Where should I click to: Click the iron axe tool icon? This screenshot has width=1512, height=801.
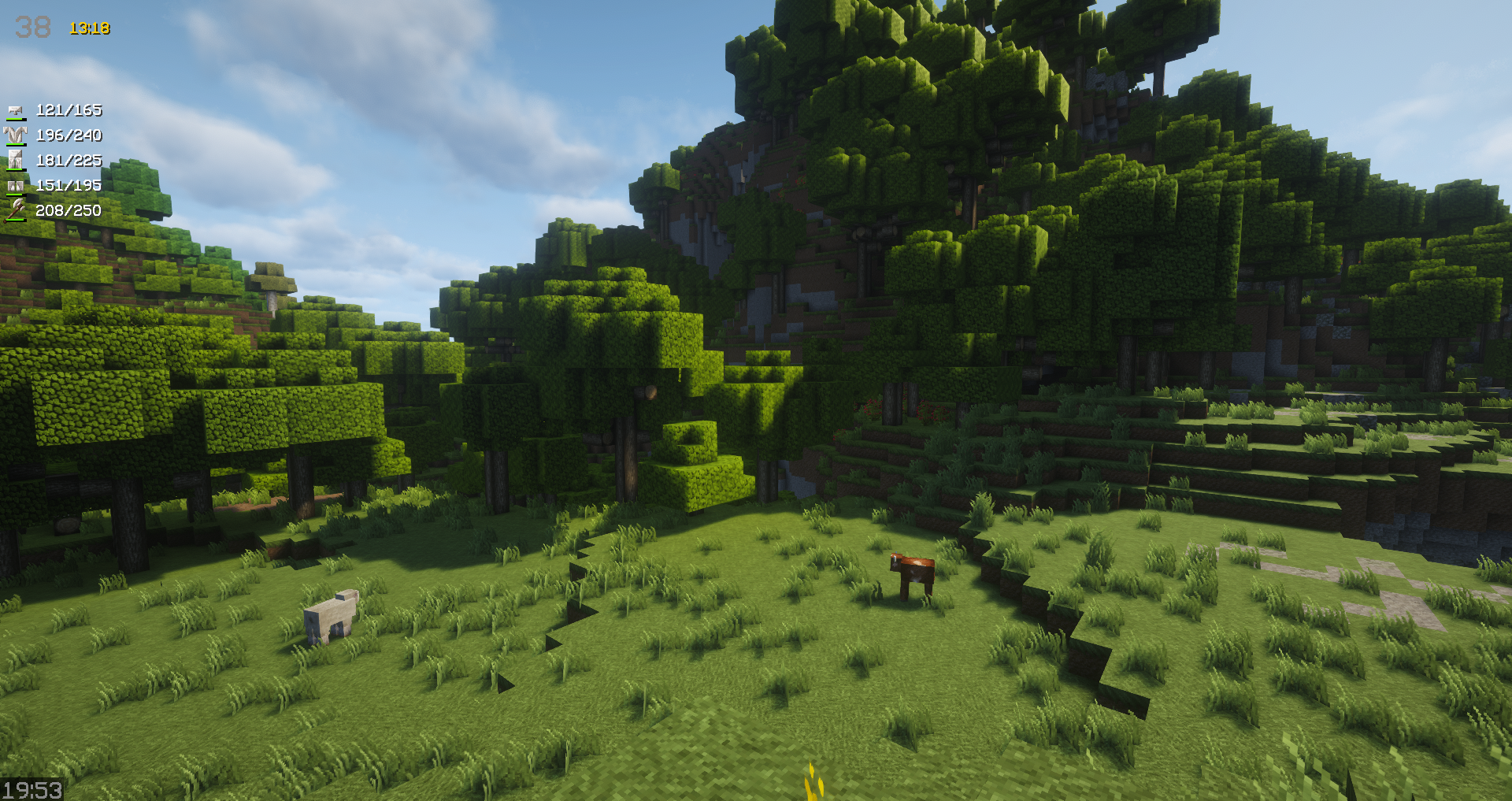click(x=16, y=210)
